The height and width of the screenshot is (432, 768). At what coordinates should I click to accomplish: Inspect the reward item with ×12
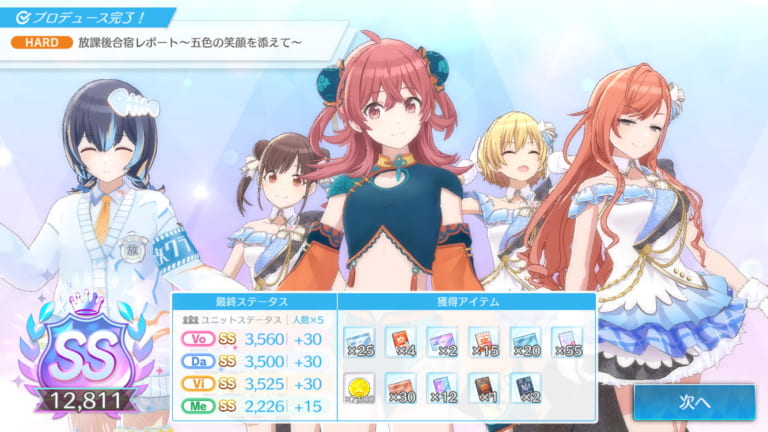(x=443, y=388)
